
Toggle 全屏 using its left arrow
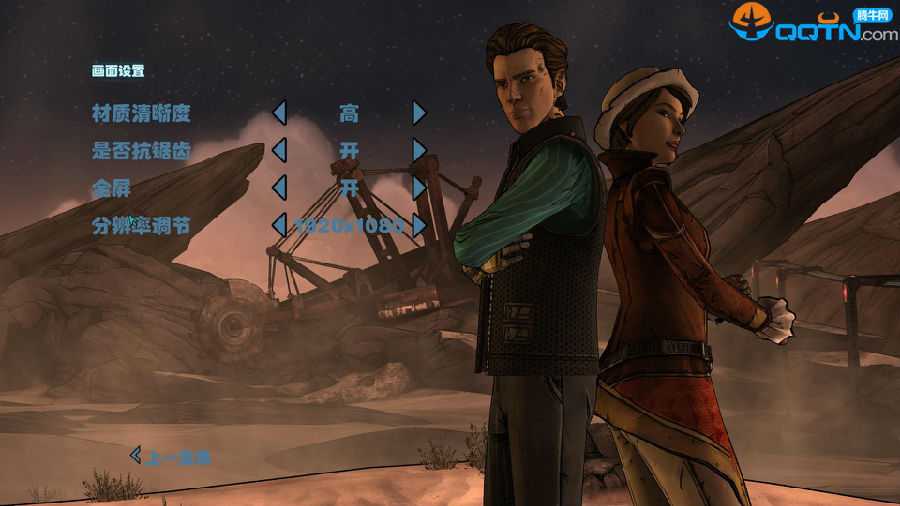point(280,187)
